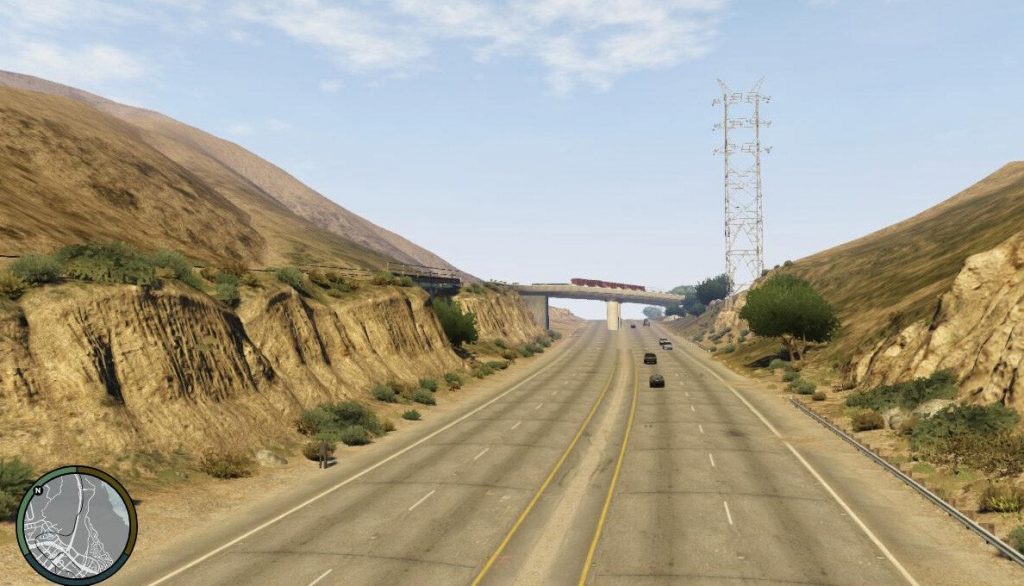Click the circular minimap
The image size is (1024, 586).
(76, 525)
